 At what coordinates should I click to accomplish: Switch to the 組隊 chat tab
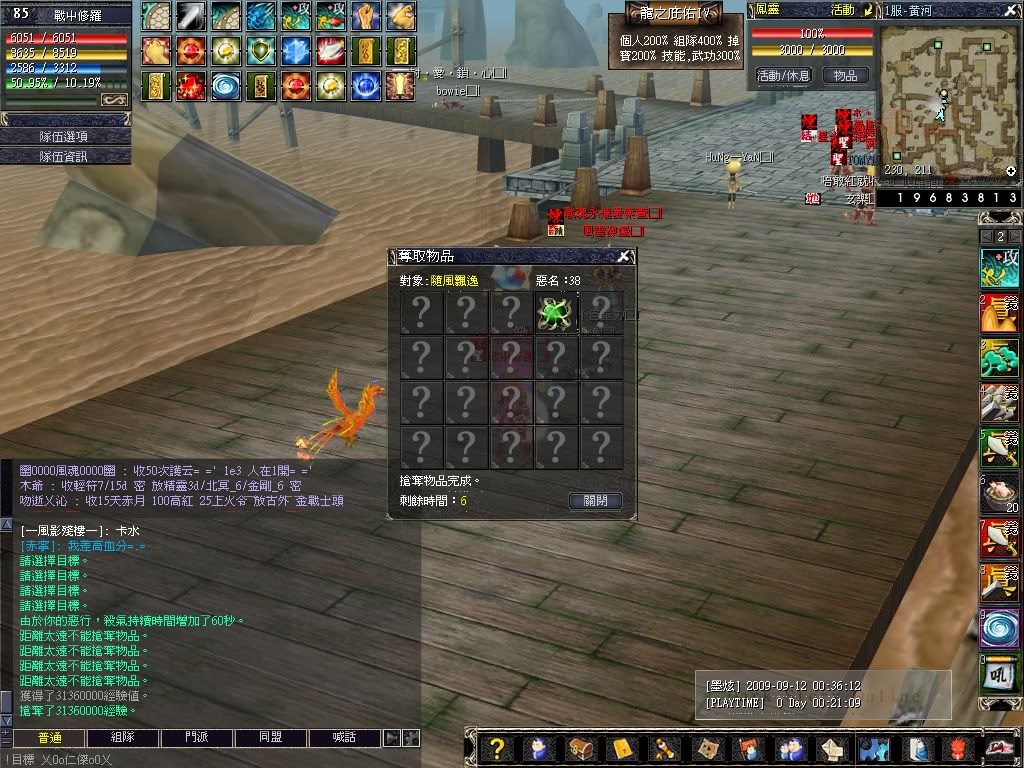click(x=123, y=738)
